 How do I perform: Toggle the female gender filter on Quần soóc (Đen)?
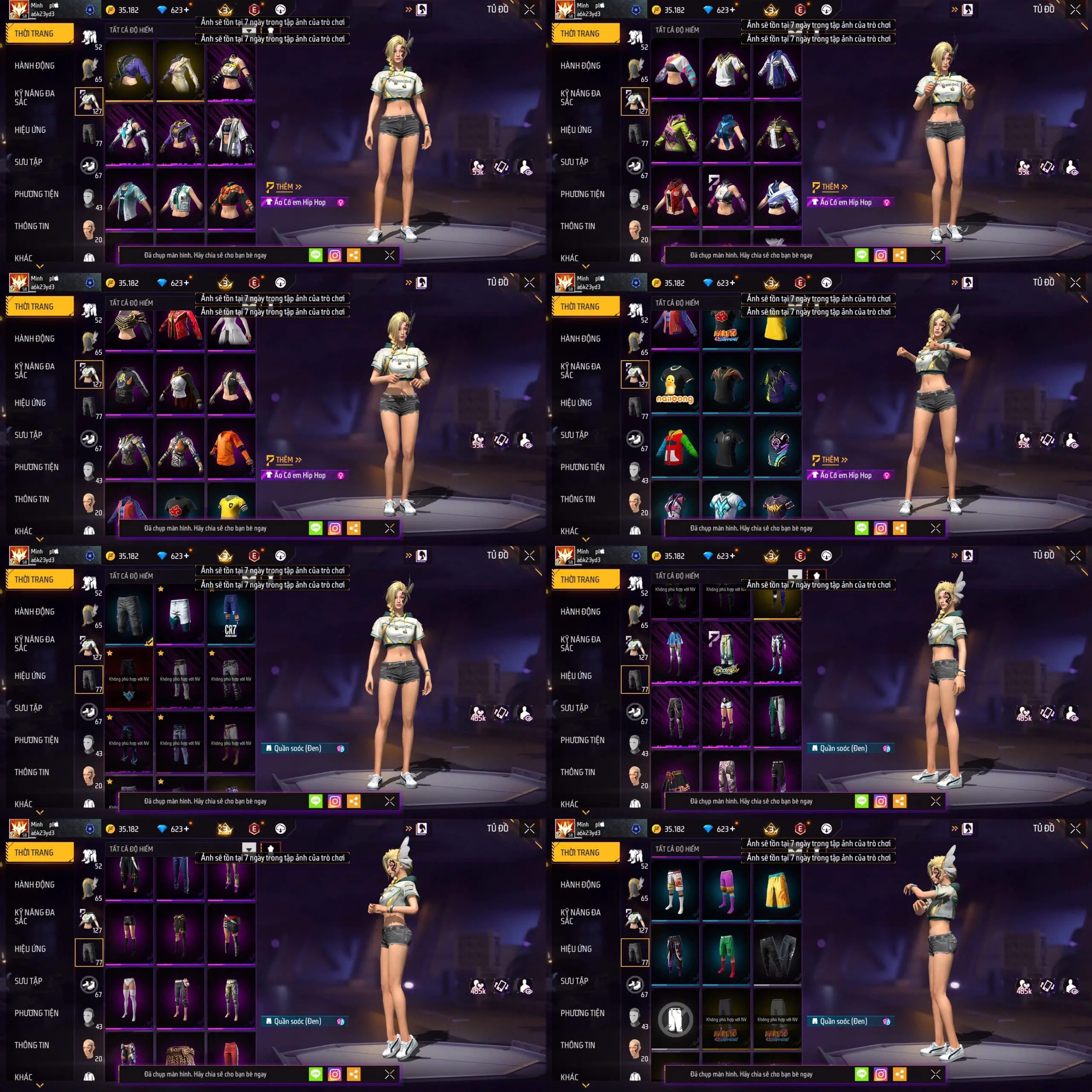click(x=339, y=748)
